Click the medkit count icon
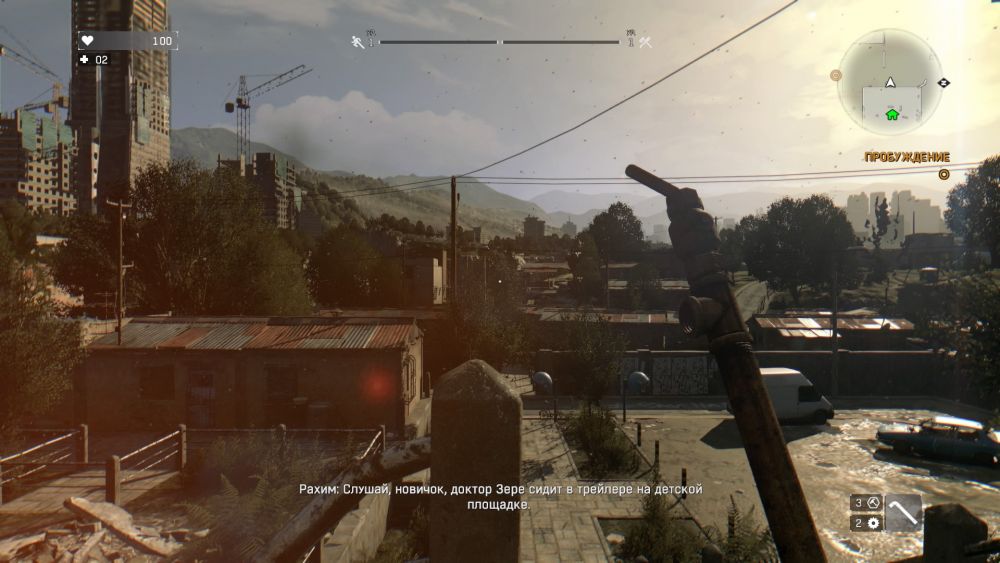Screen dimensions: 1000x563 (85, 59)
